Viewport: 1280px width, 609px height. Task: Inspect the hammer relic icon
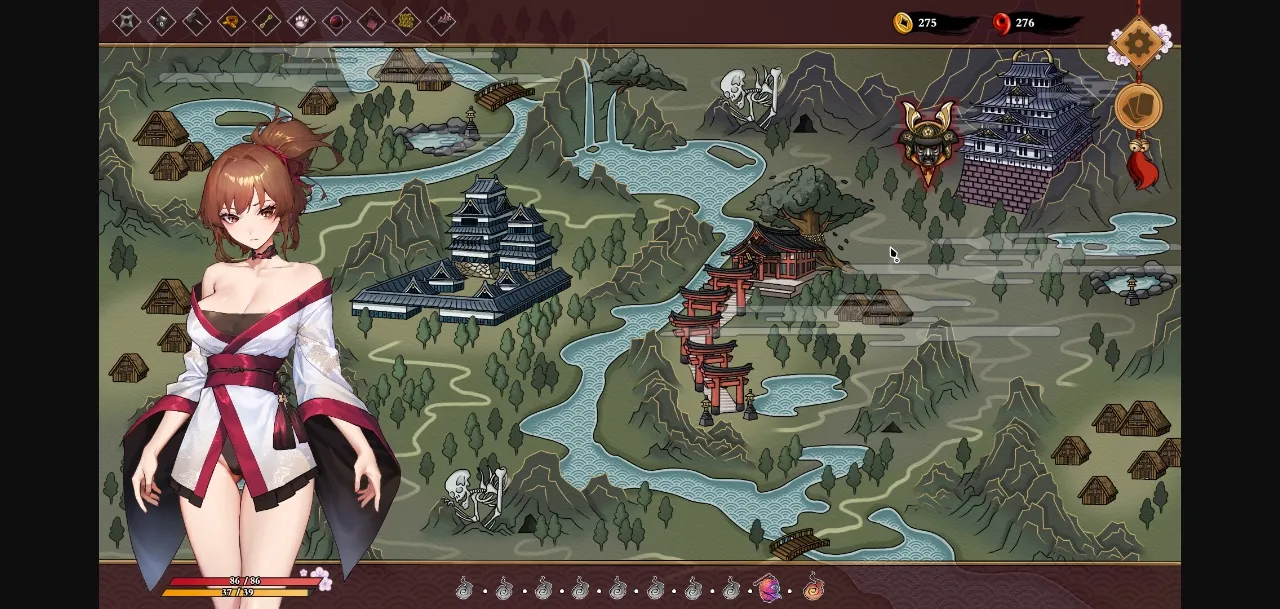tap(196, 21)
